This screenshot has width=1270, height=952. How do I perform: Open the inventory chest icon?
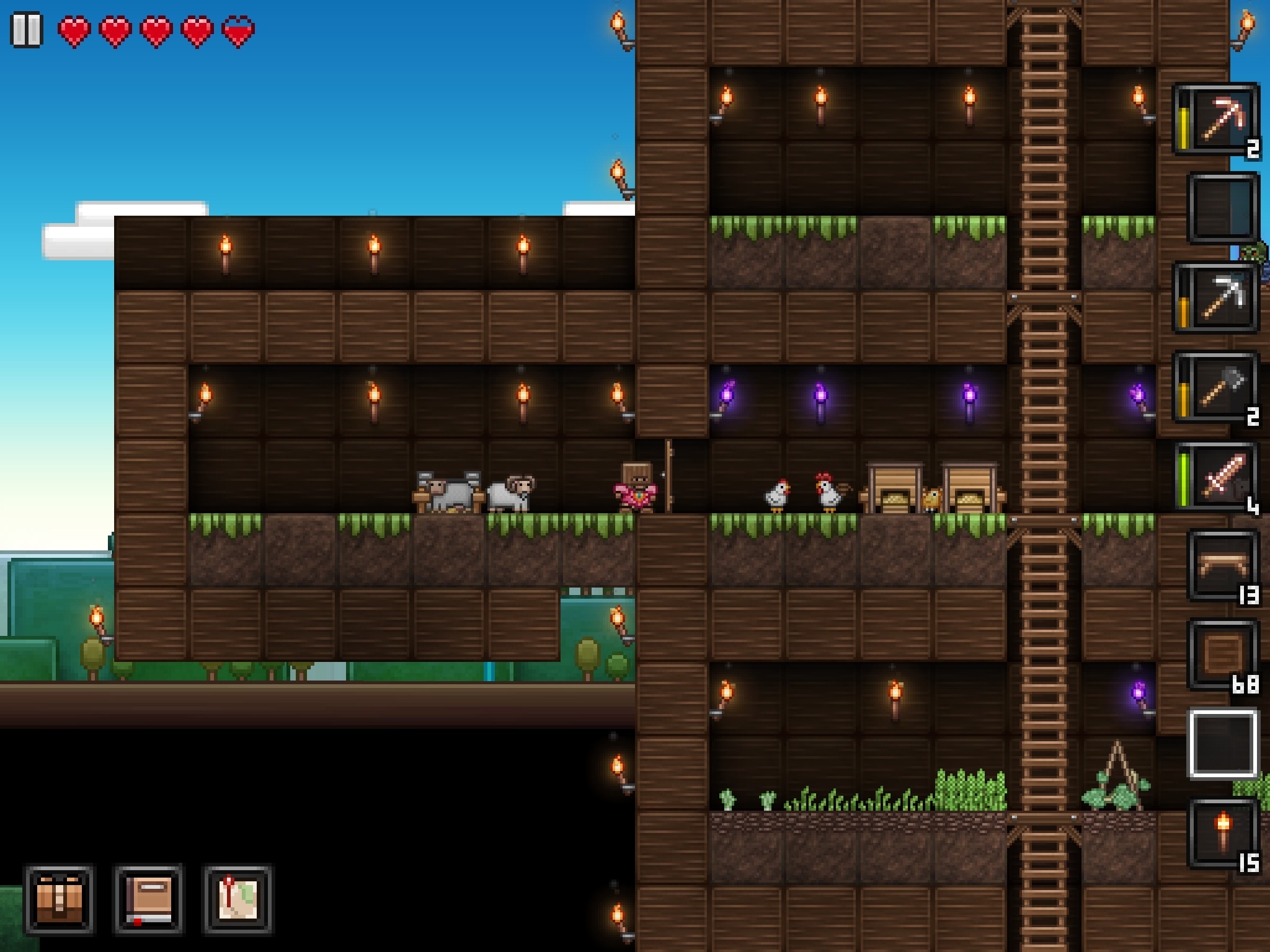coord(59,897)
